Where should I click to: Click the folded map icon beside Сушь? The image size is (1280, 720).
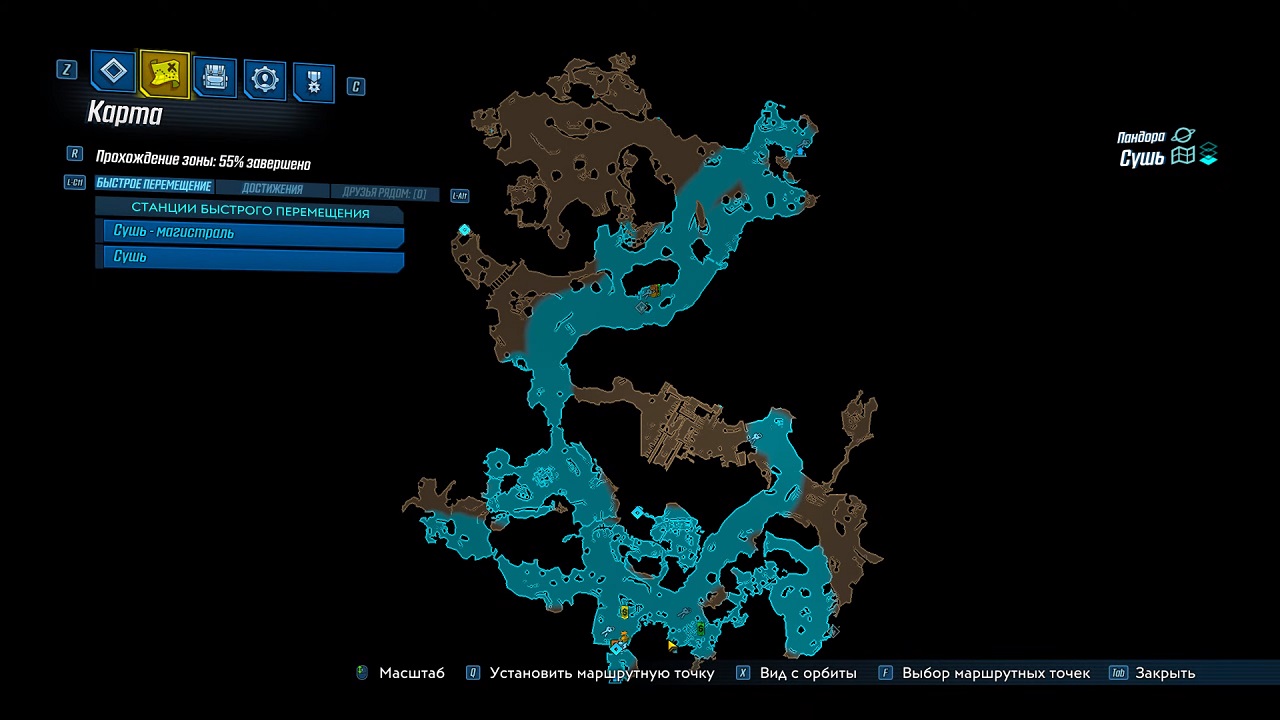(x=1183, y=156)
